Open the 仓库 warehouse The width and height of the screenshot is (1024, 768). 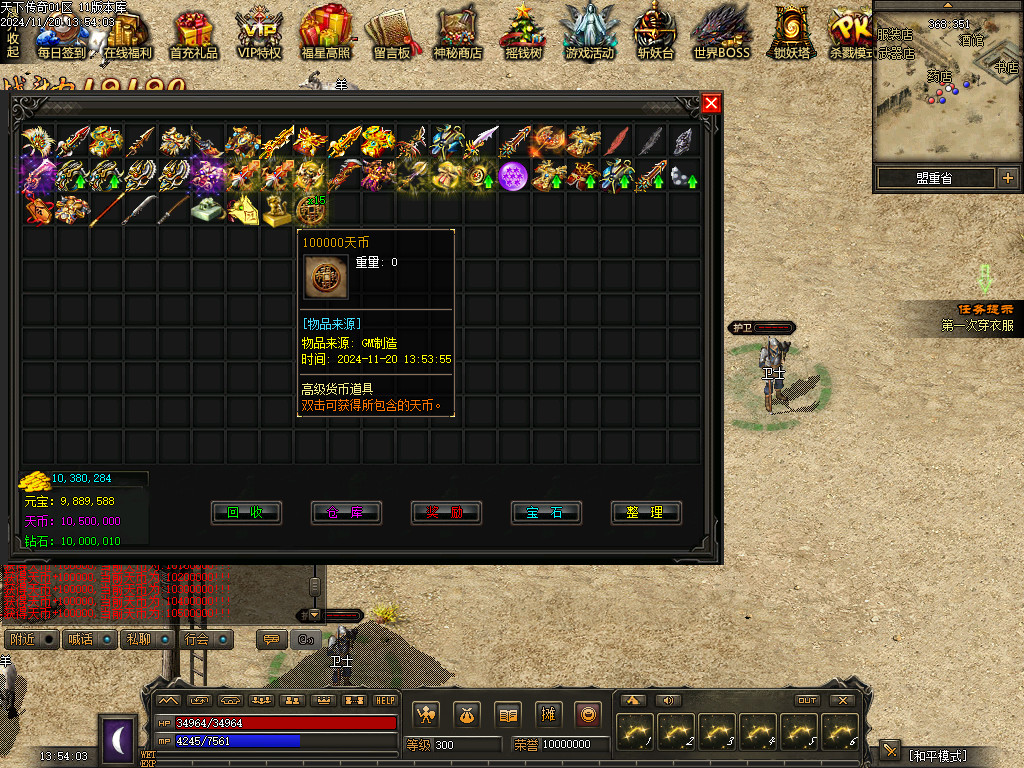[346, 512]
